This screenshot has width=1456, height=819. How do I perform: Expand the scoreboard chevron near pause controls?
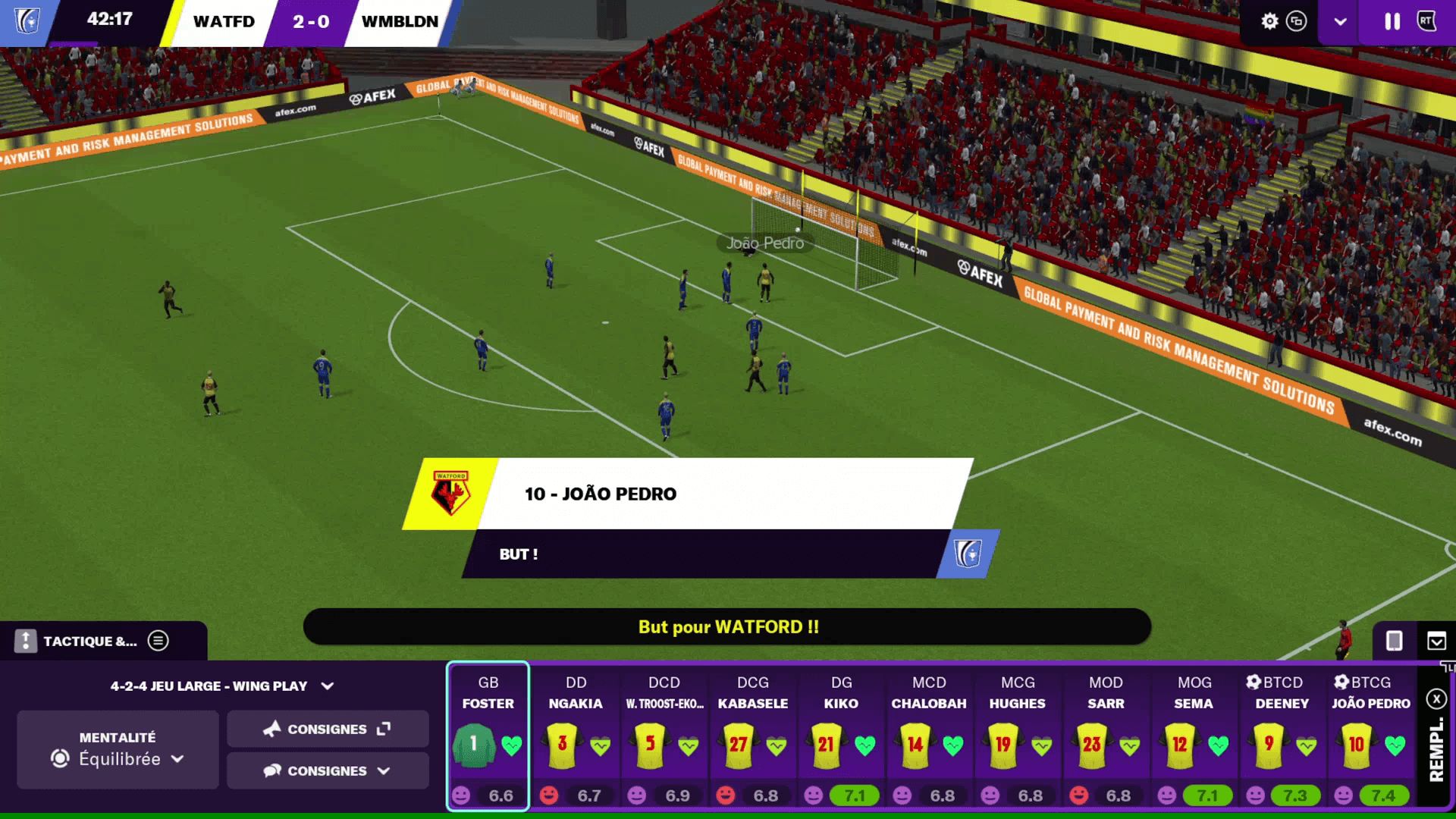(1340, 22)
